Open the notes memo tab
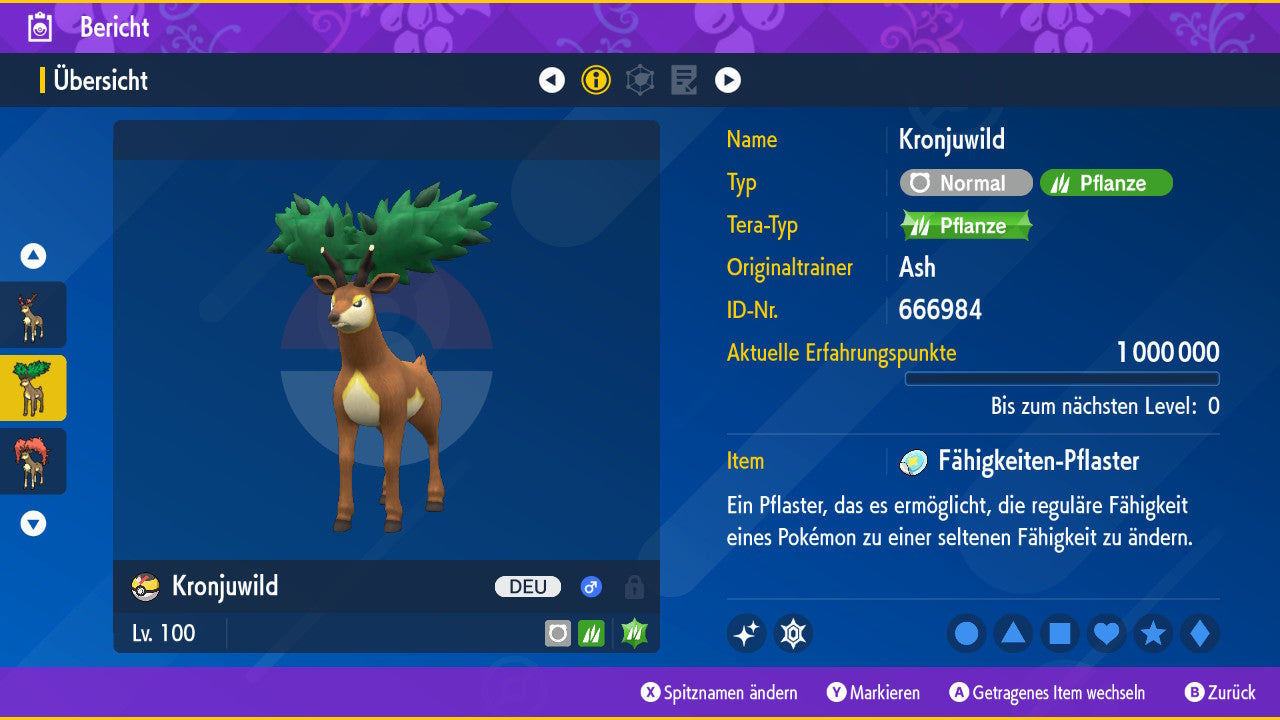1280x720 pixels. point(684,80)
